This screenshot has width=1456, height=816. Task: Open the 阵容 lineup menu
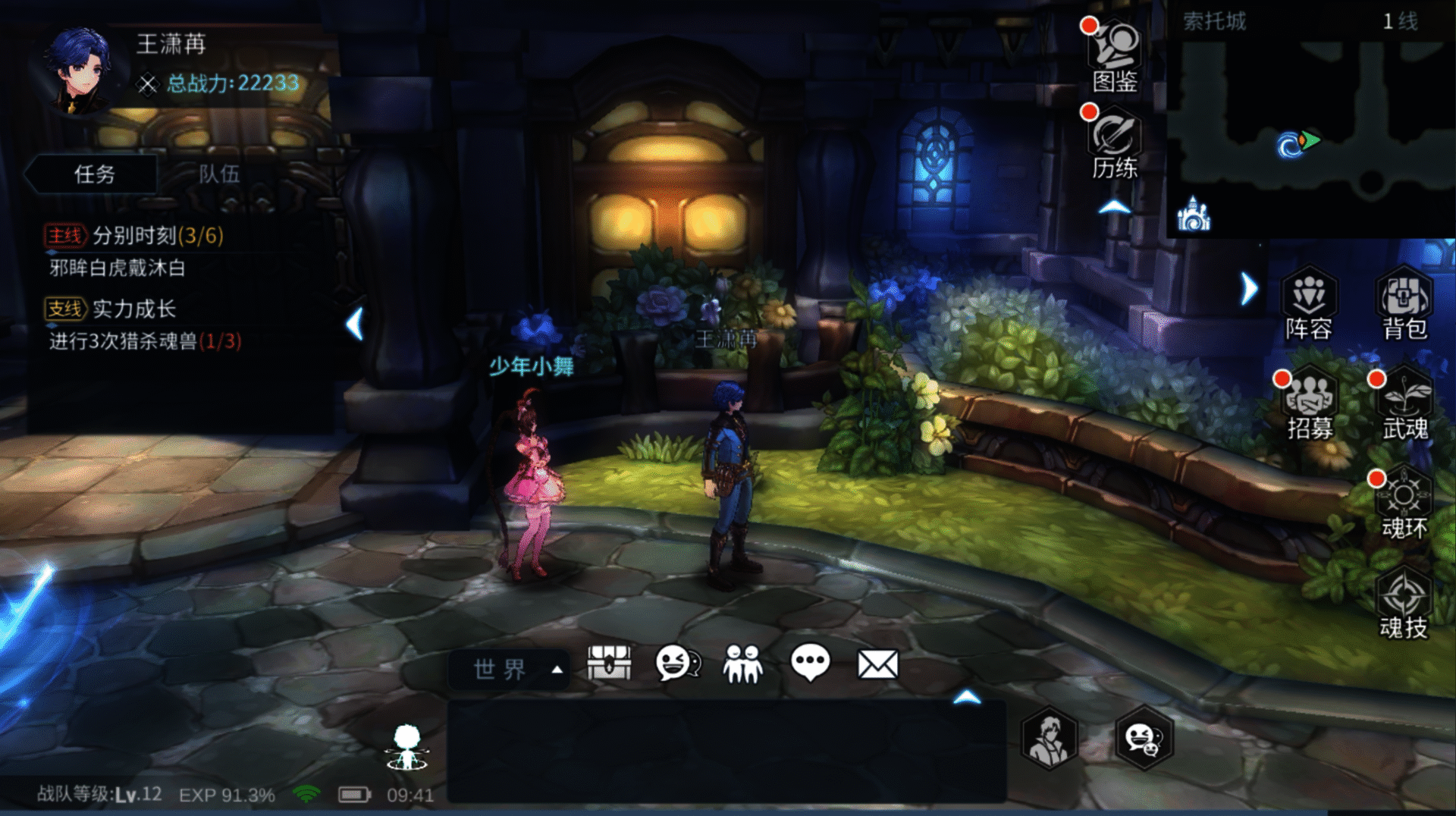(1308, 303)
